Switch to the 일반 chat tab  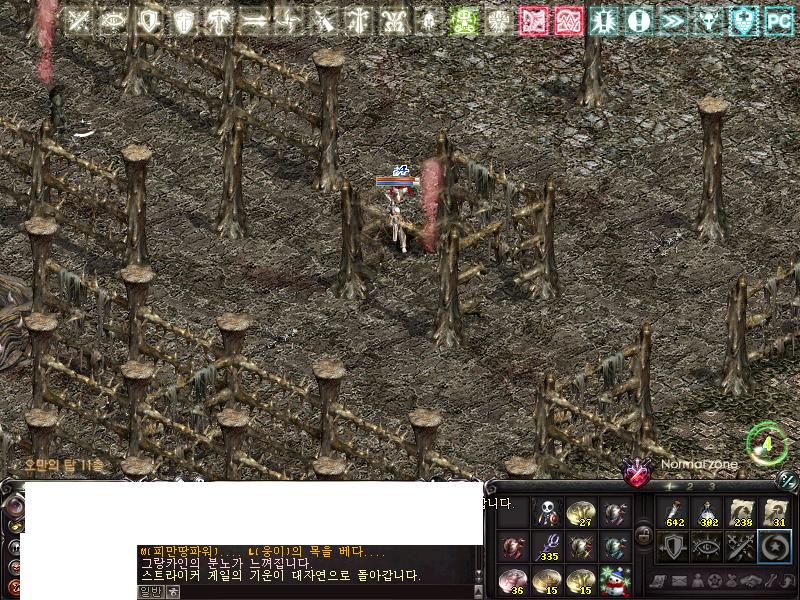point(150,591)
